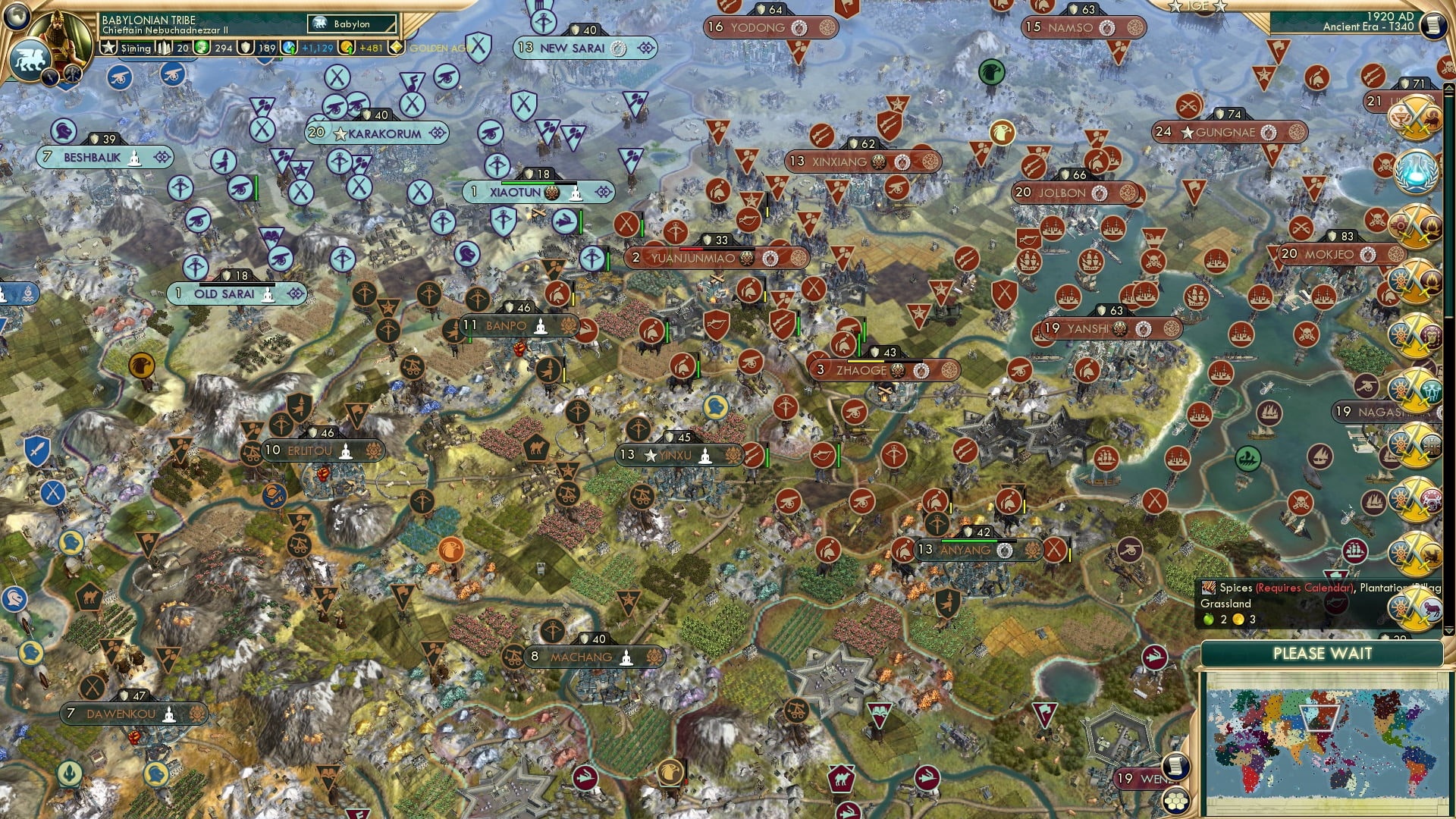Image resolution: width=1456 pixels, height=819 pixels.
Task: Click the Golden Age diamond indicator
Action: point(397,47)
